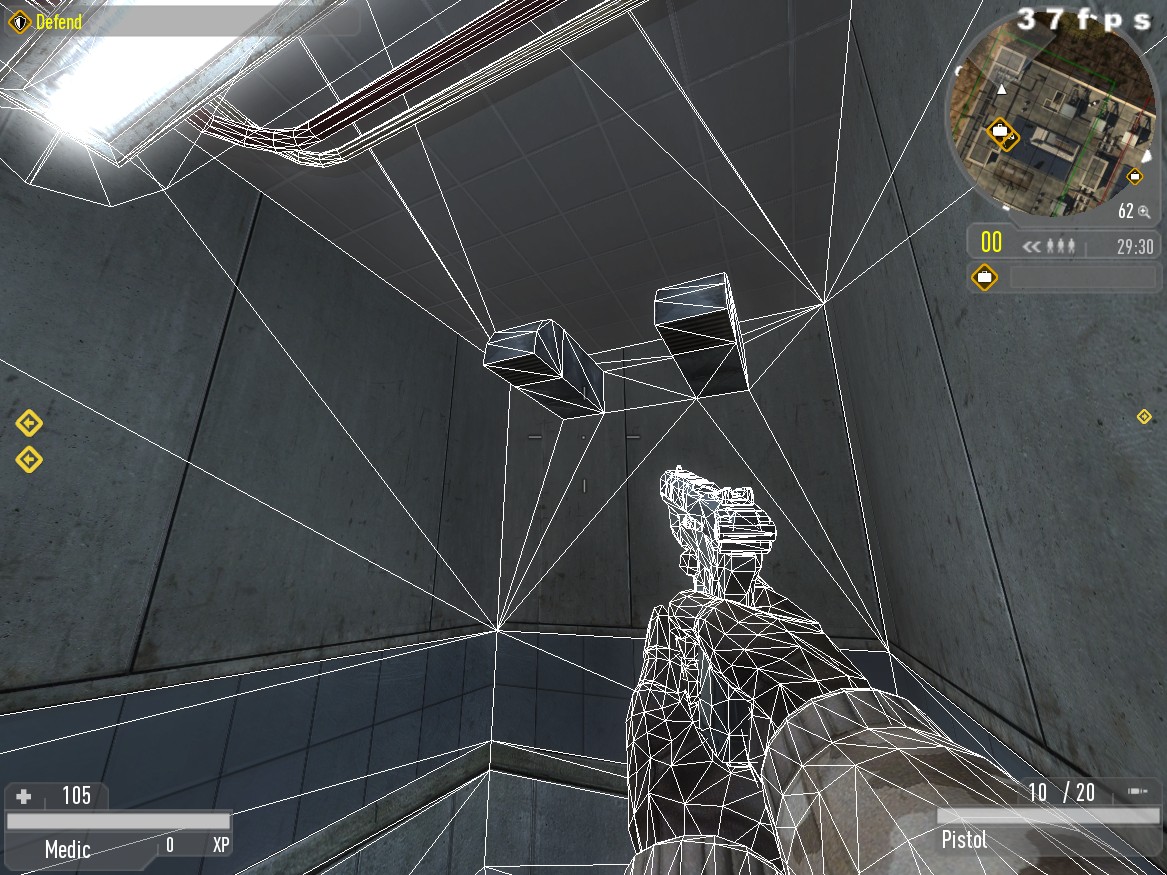Select the small briefcase marker at minimap edge
Screen dimensions: 1167x875
[1135, 176]
